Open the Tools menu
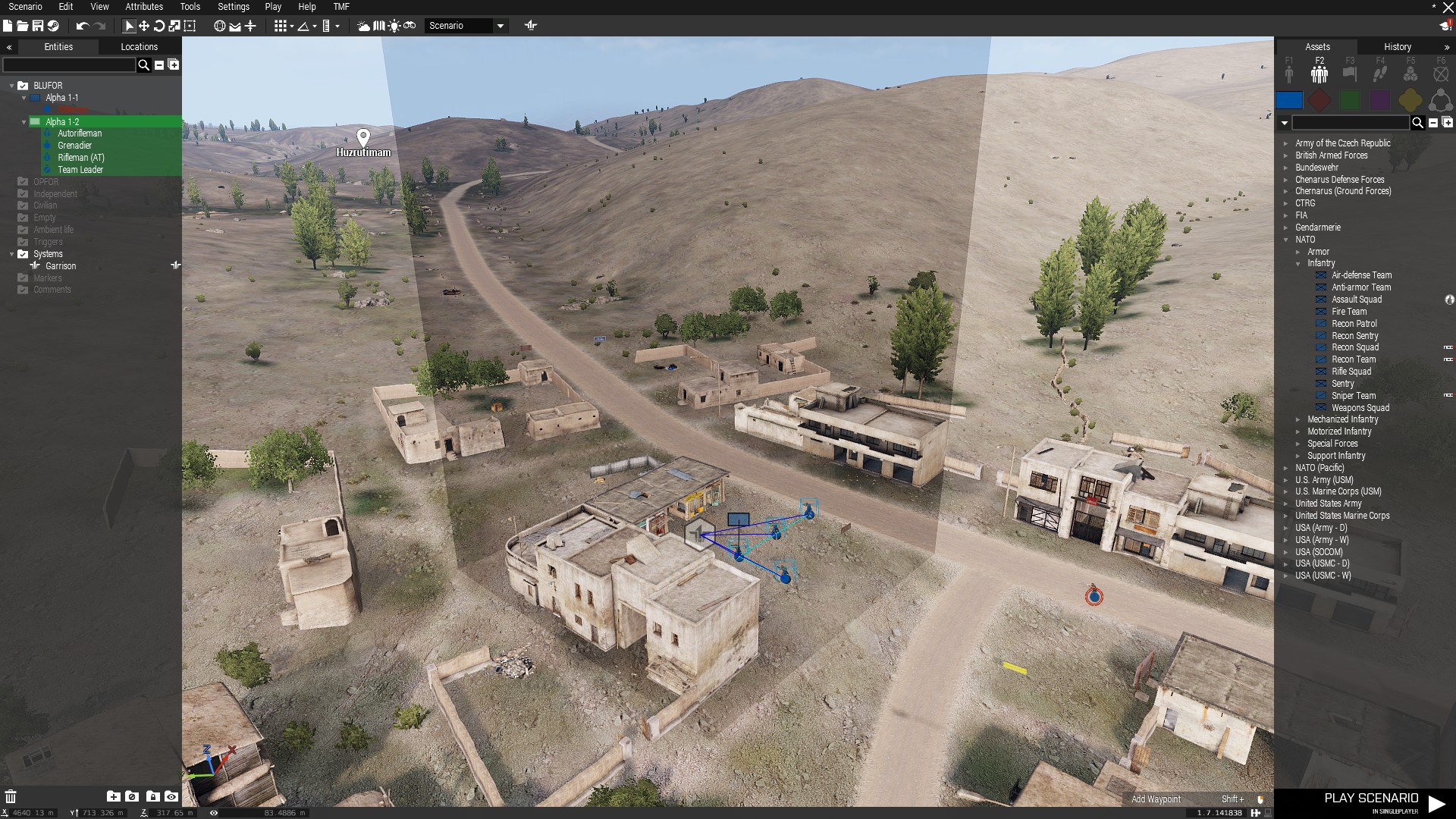 [190, 7]
